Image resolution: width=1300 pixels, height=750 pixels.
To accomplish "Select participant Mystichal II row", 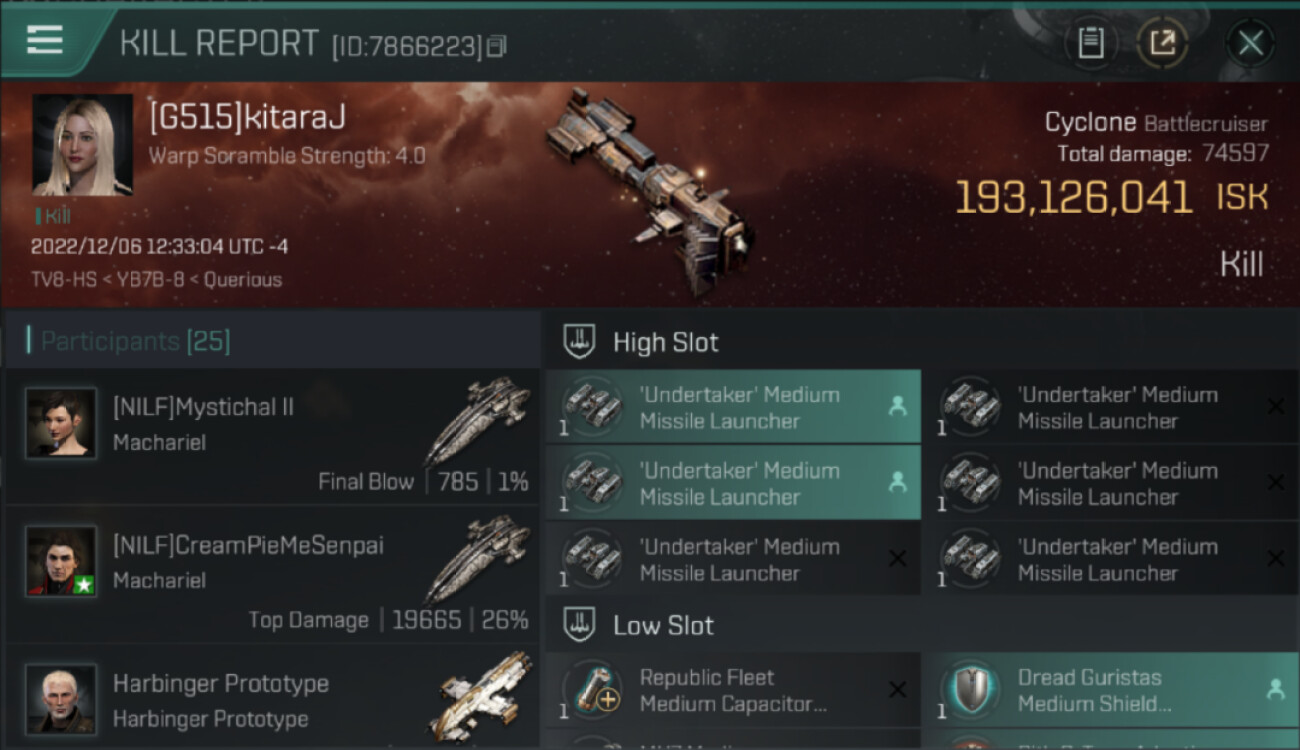I will point(272,437).
